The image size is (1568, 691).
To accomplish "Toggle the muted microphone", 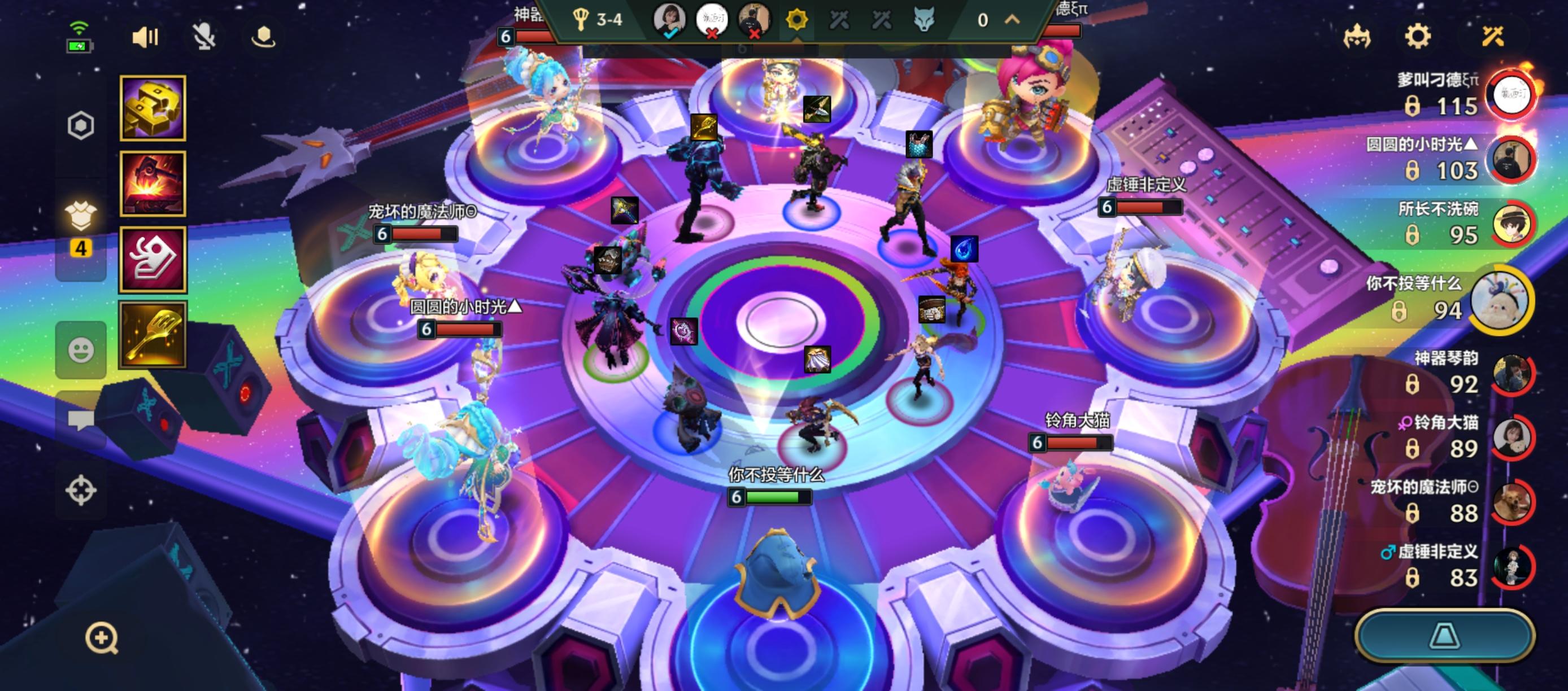I will point(205,38).
